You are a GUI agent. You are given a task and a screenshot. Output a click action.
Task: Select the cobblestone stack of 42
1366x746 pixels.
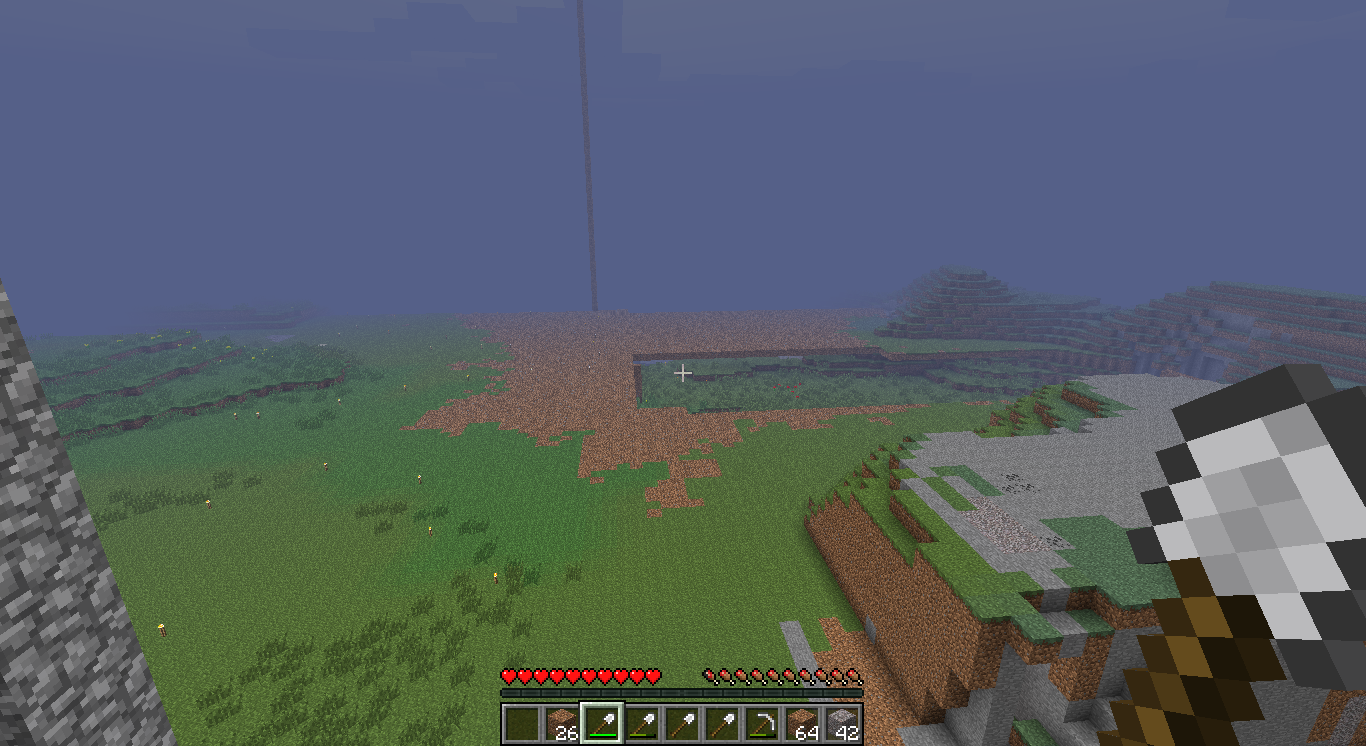pos(842,724)
